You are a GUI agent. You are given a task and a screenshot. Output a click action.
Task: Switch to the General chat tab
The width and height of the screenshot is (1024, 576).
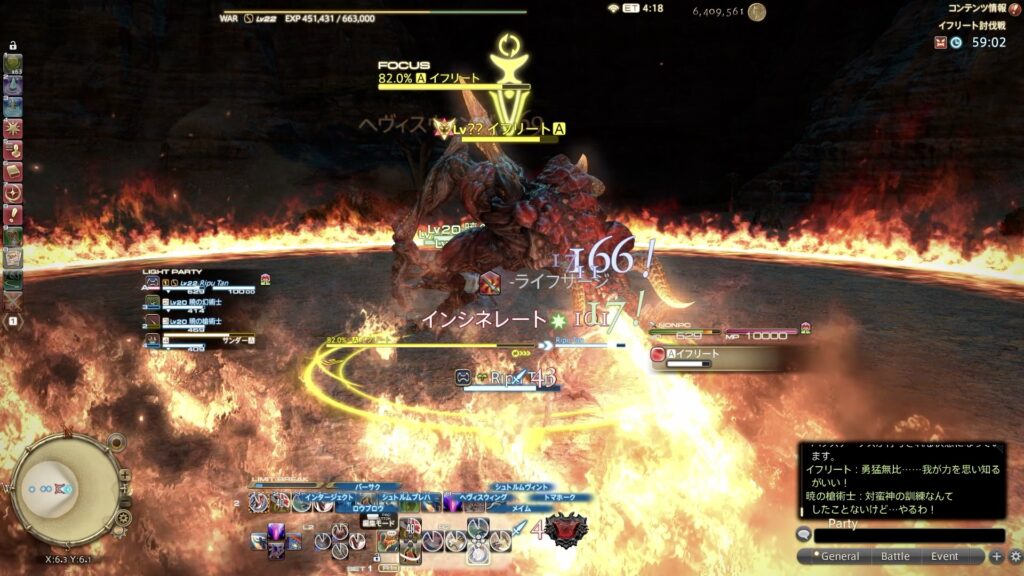838,556
